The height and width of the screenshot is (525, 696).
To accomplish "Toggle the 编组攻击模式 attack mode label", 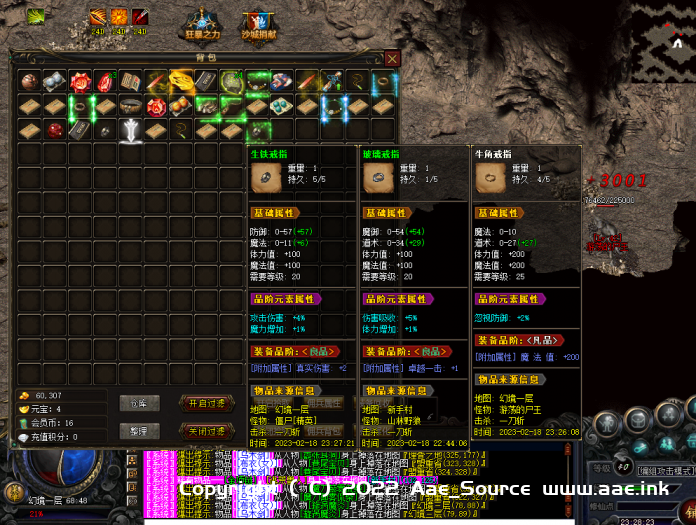I will [663, 469].
